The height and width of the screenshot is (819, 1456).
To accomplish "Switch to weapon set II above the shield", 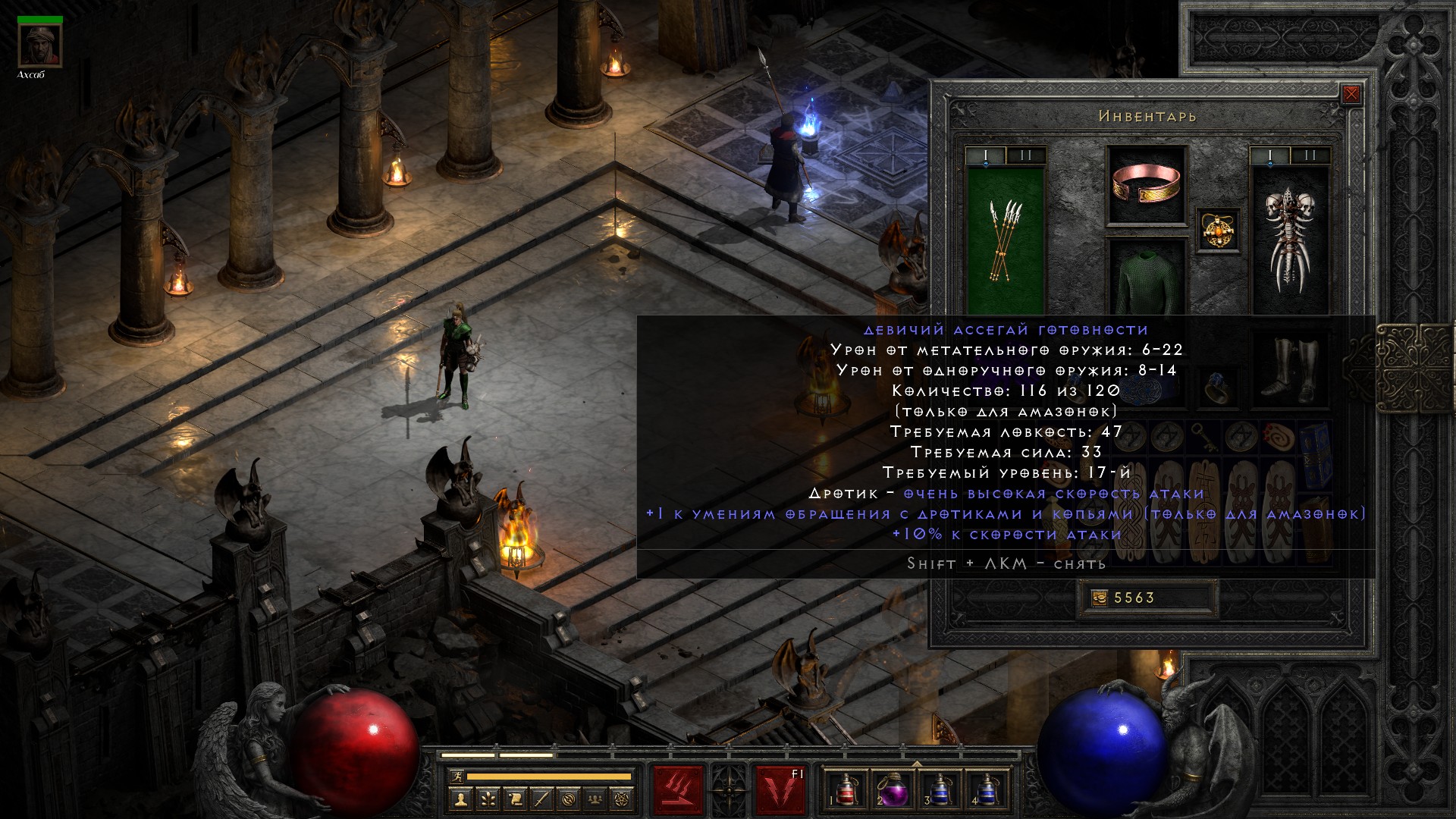I will click(x=1310, y=156).
